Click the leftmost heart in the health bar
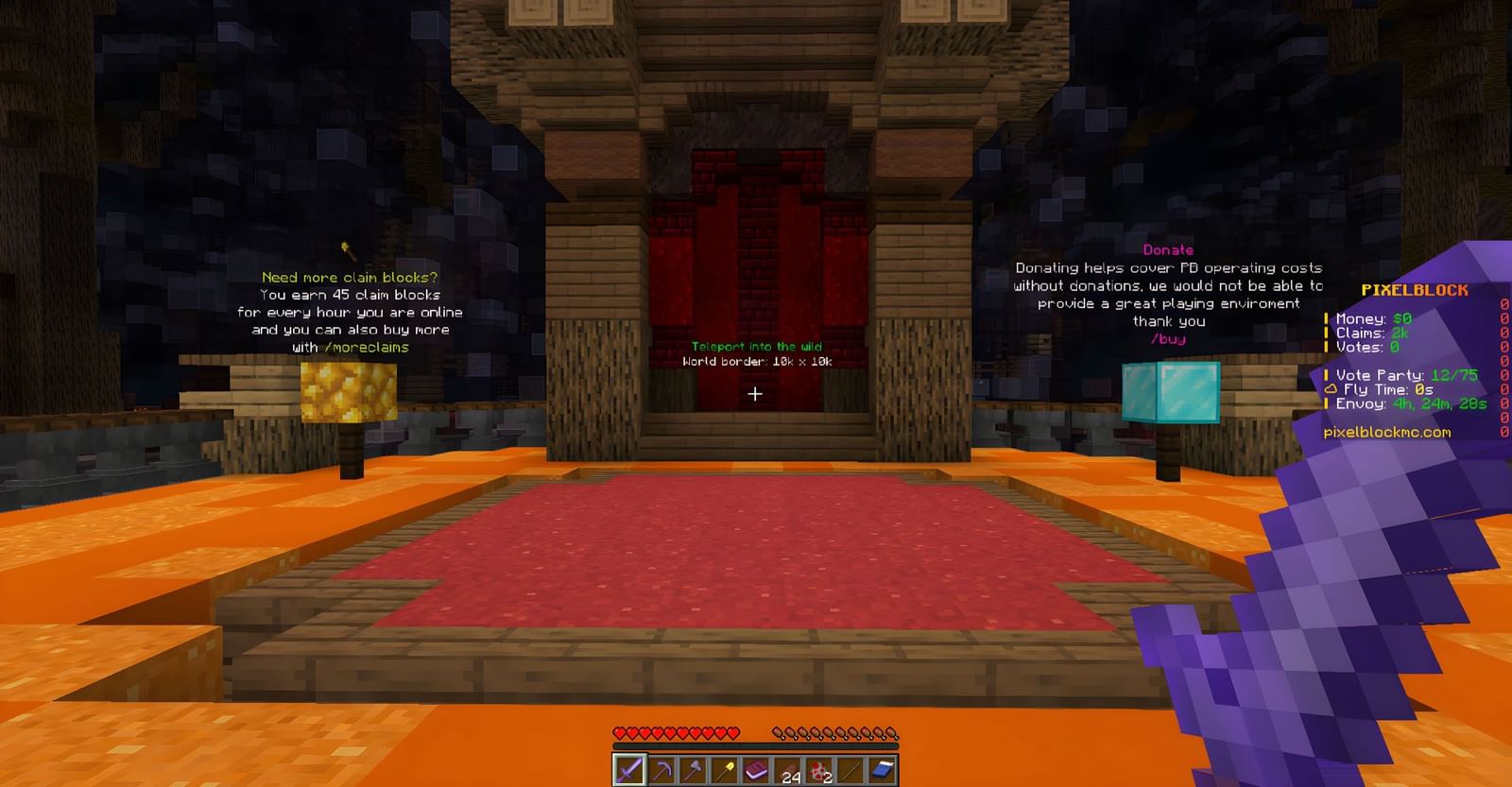This screenshot has height=787, width=1512. (623, 730)
